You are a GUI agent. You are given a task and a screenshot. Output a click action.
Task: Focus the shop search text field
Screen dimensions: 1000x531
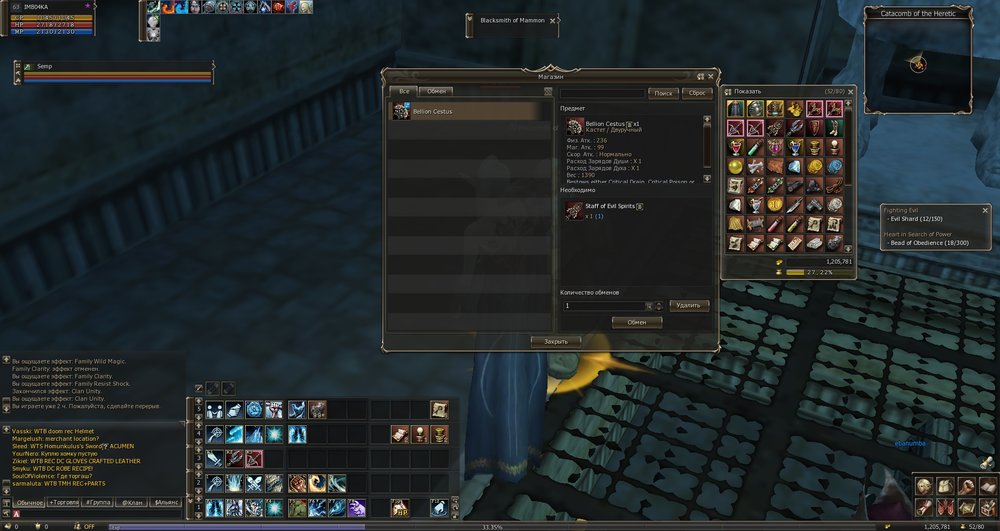(602, 93)
